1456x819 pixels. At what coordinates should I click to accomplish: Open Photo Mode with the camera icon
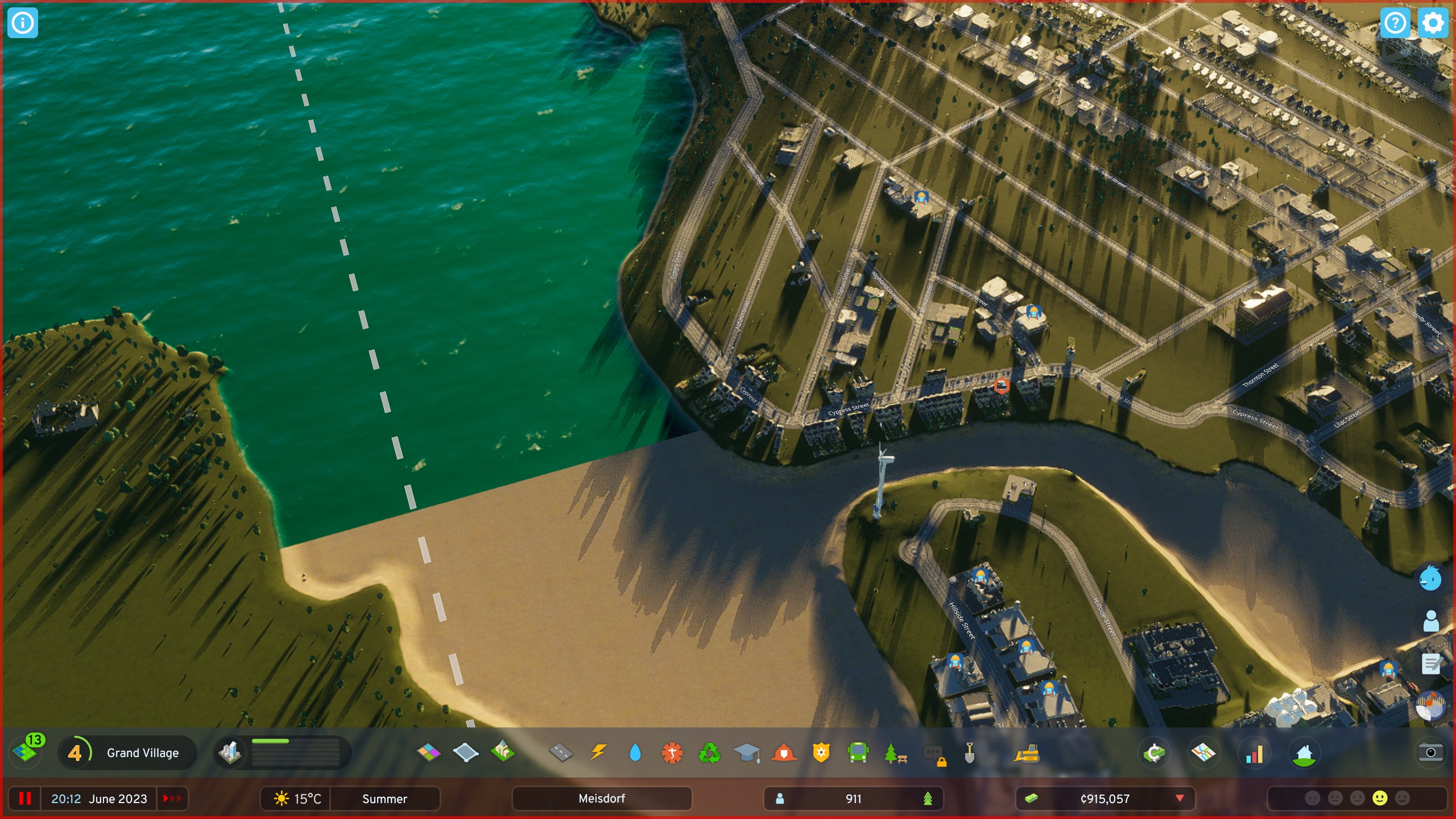(x=1429, y=752)
